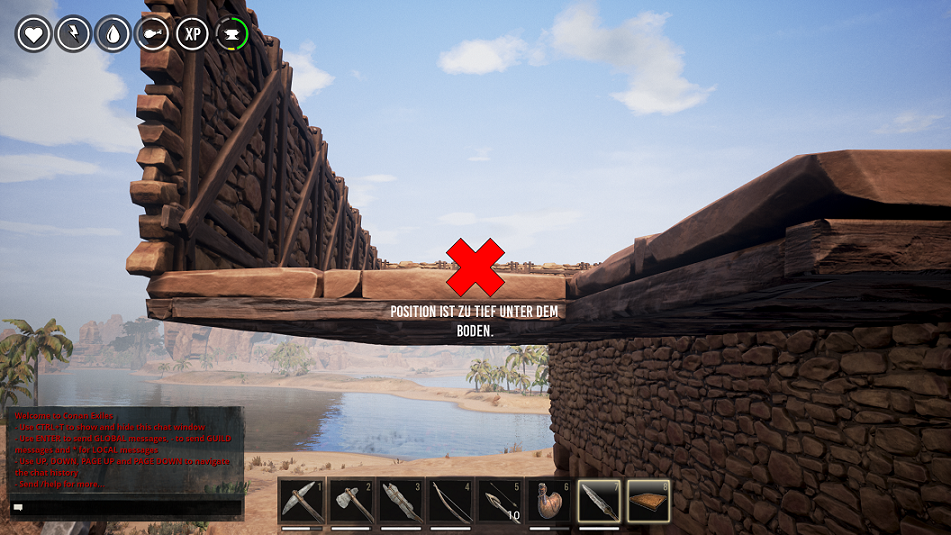Viewport: 951px width, 535px height.
Task: Open the XP progress icon
Action: [193, 34]
